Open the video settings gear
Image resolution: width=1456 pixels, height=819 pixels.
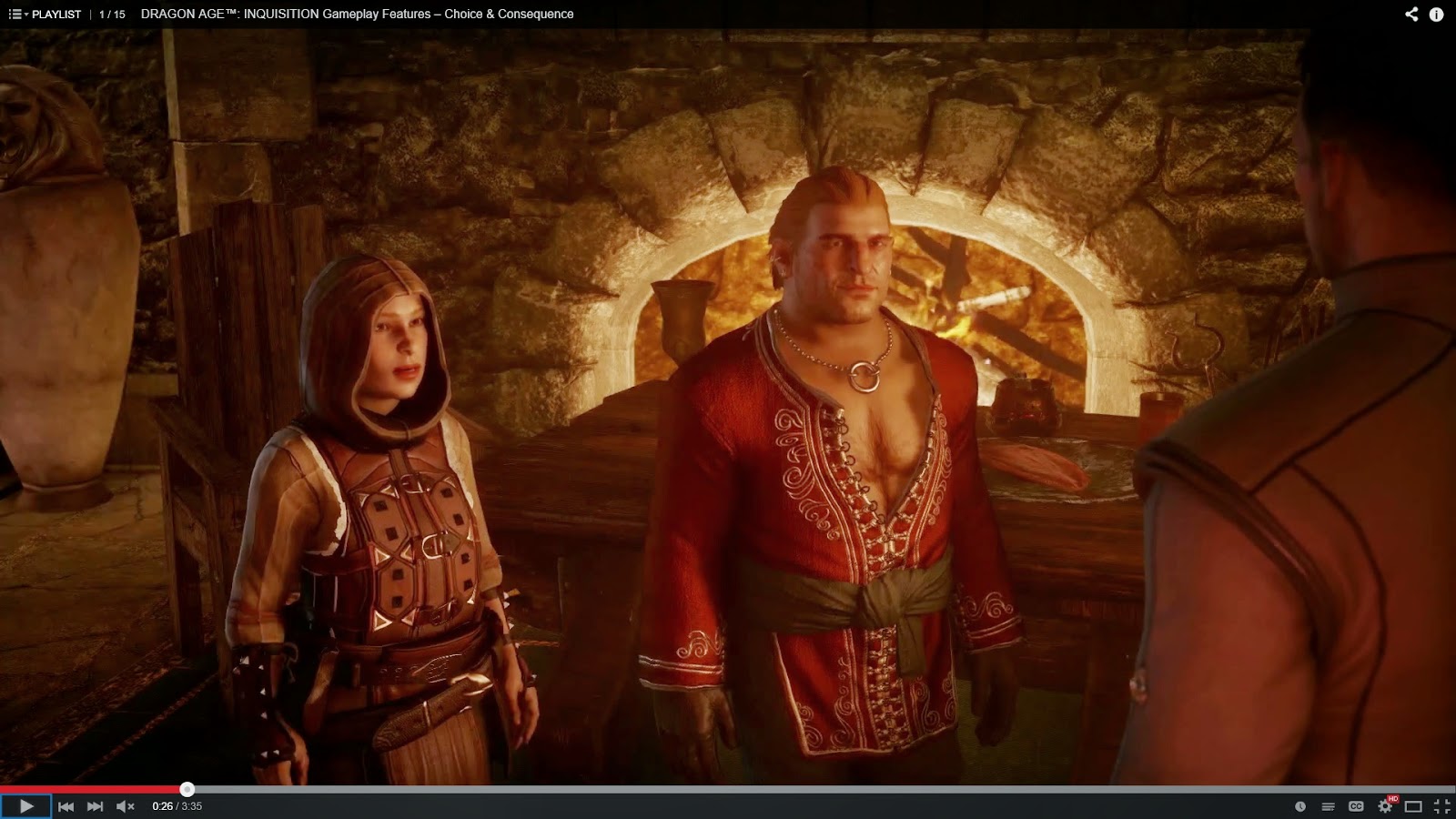click(1385, 806)
